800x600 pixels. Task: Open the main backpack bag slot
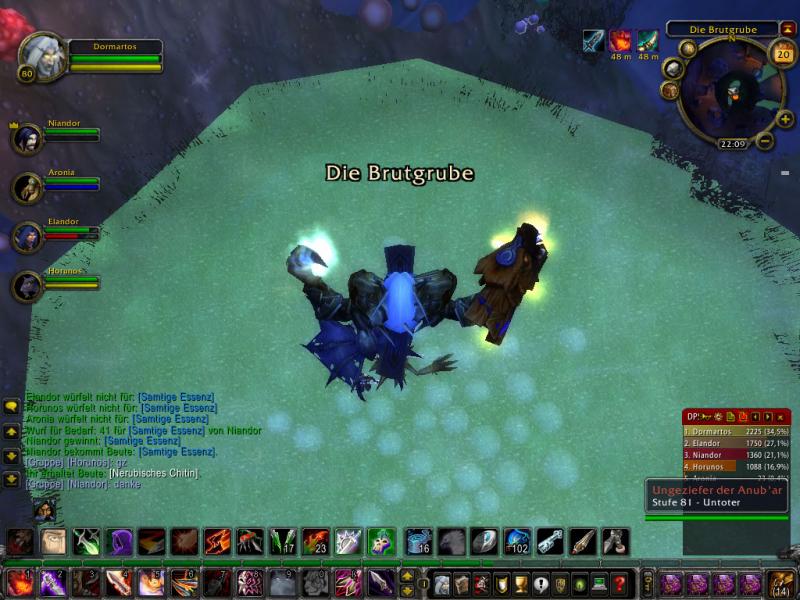[779, 584]
